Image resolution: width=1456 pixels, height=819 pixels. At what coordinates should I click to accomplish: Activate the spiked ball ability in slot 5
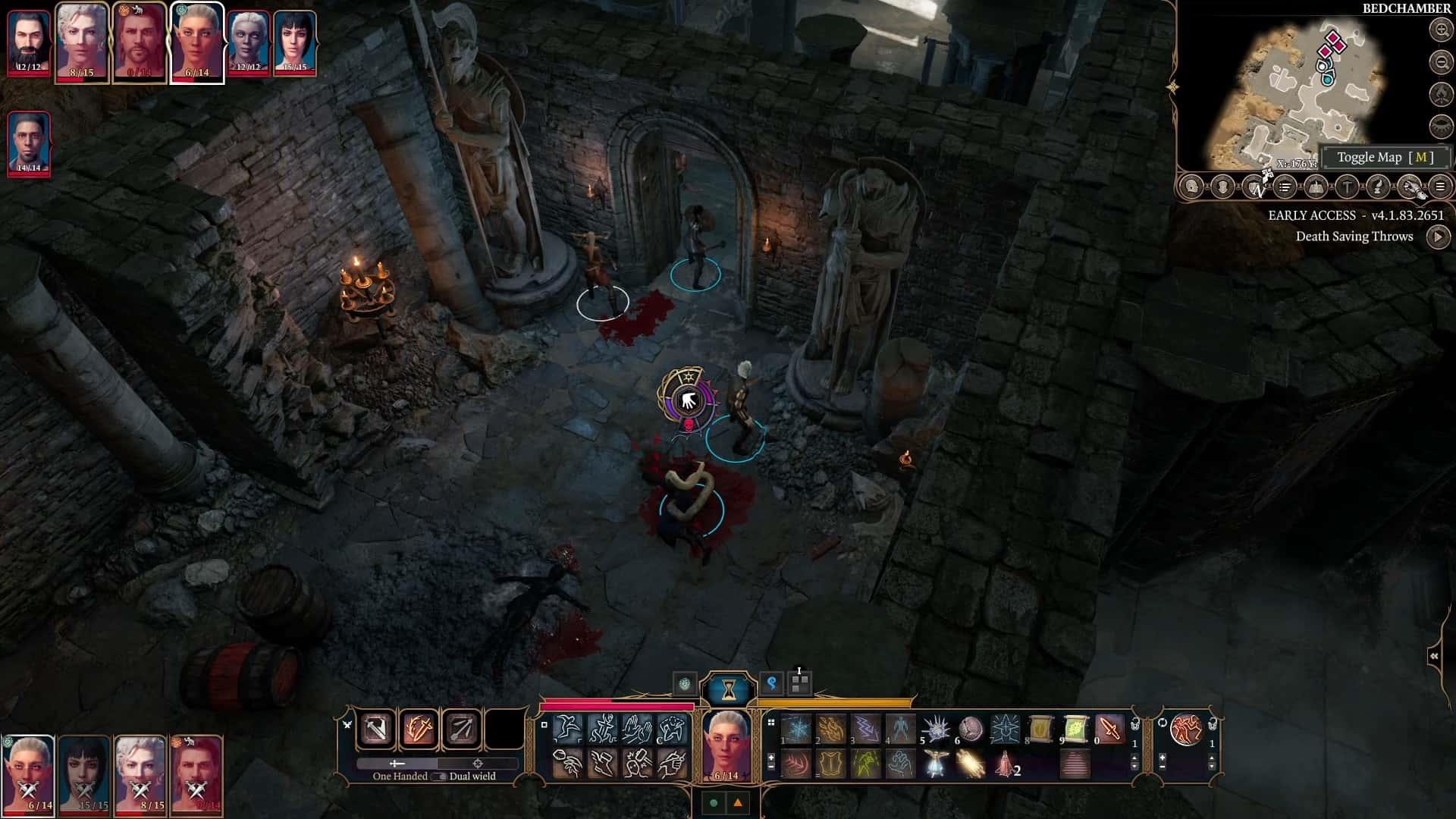coord(936,730)
